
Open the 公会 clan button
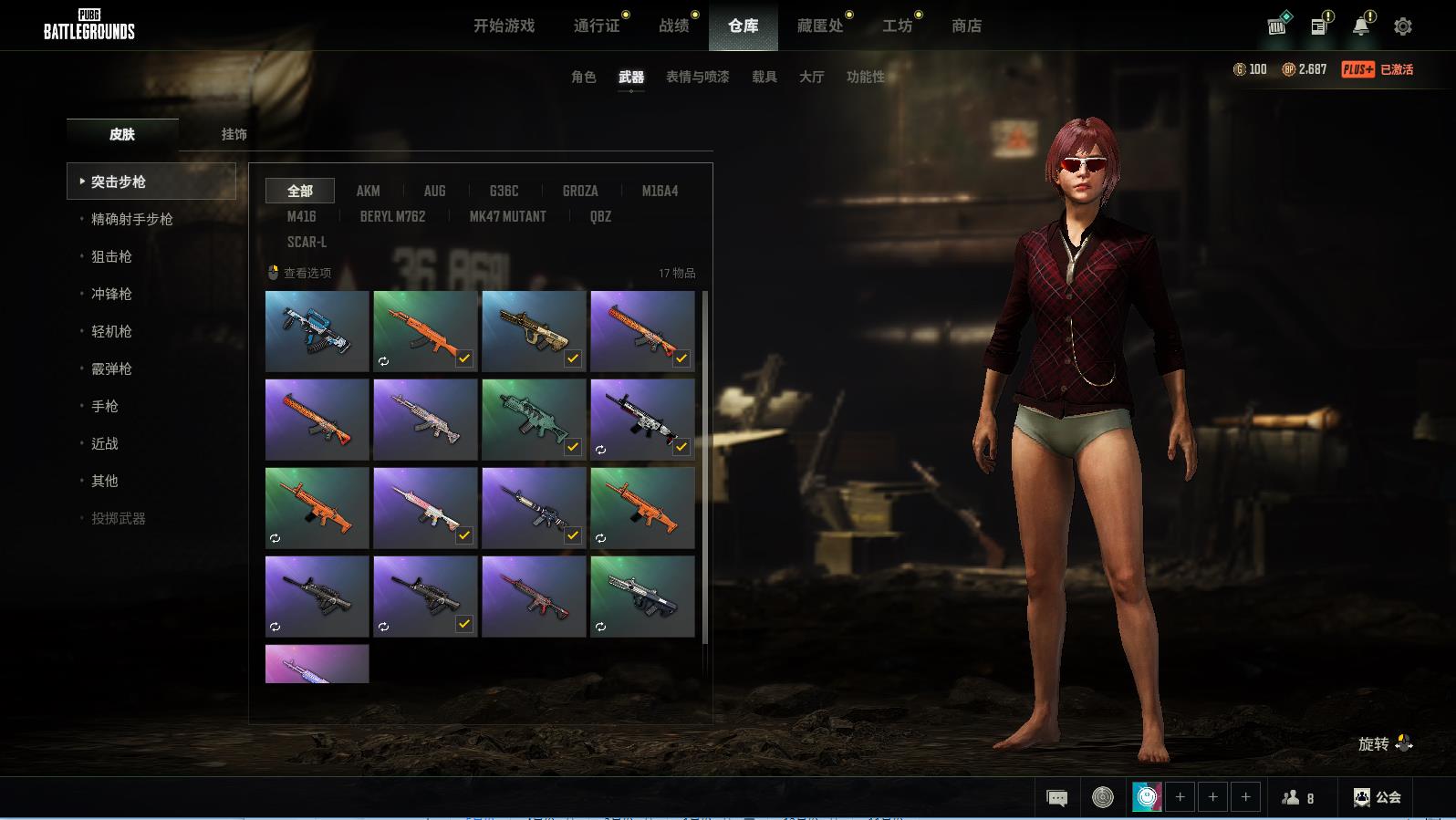pyautogui.click(x=1378, y=797)
